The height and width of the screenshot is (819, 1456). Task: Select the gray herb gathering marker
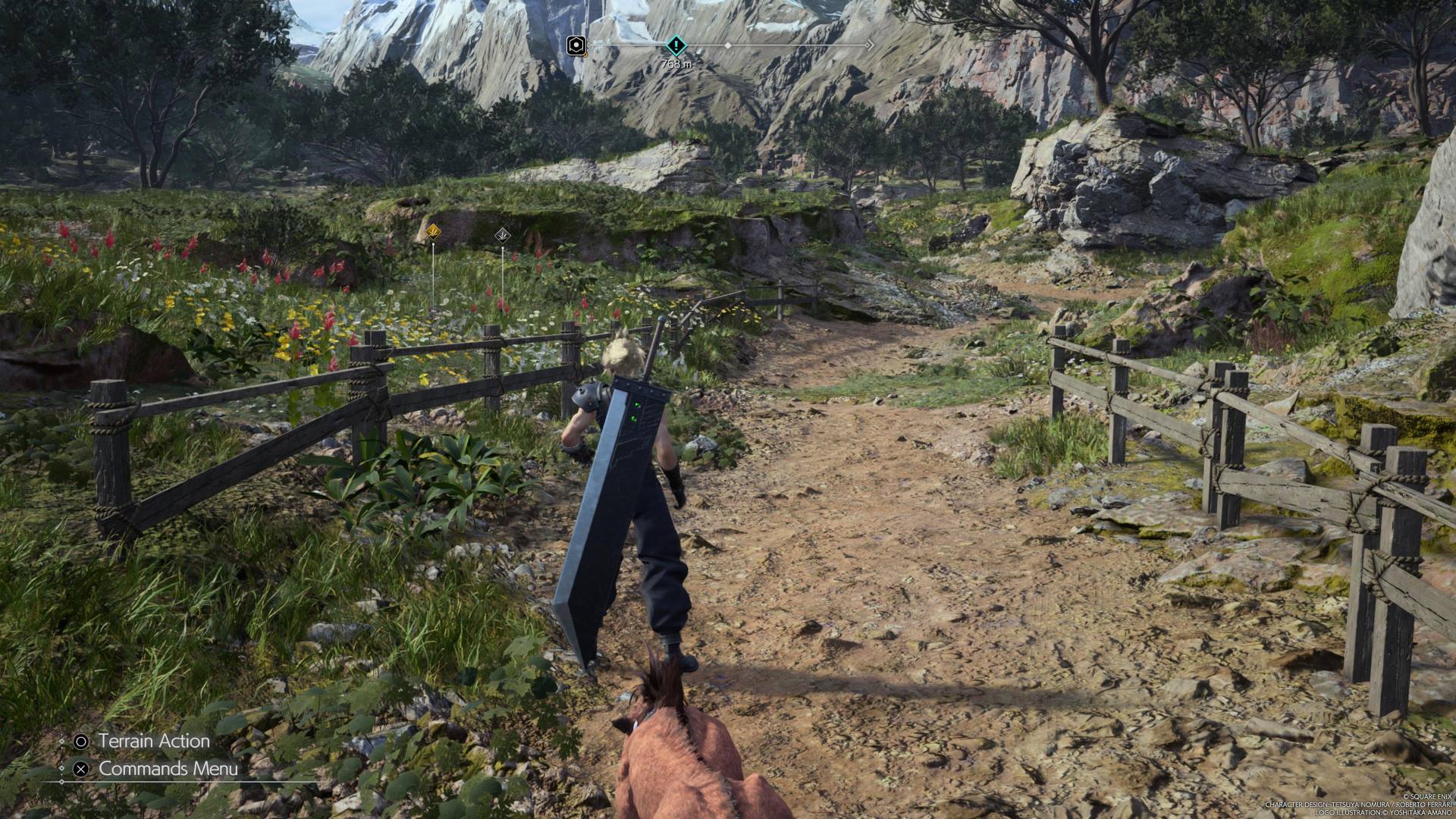coord(502,236)
